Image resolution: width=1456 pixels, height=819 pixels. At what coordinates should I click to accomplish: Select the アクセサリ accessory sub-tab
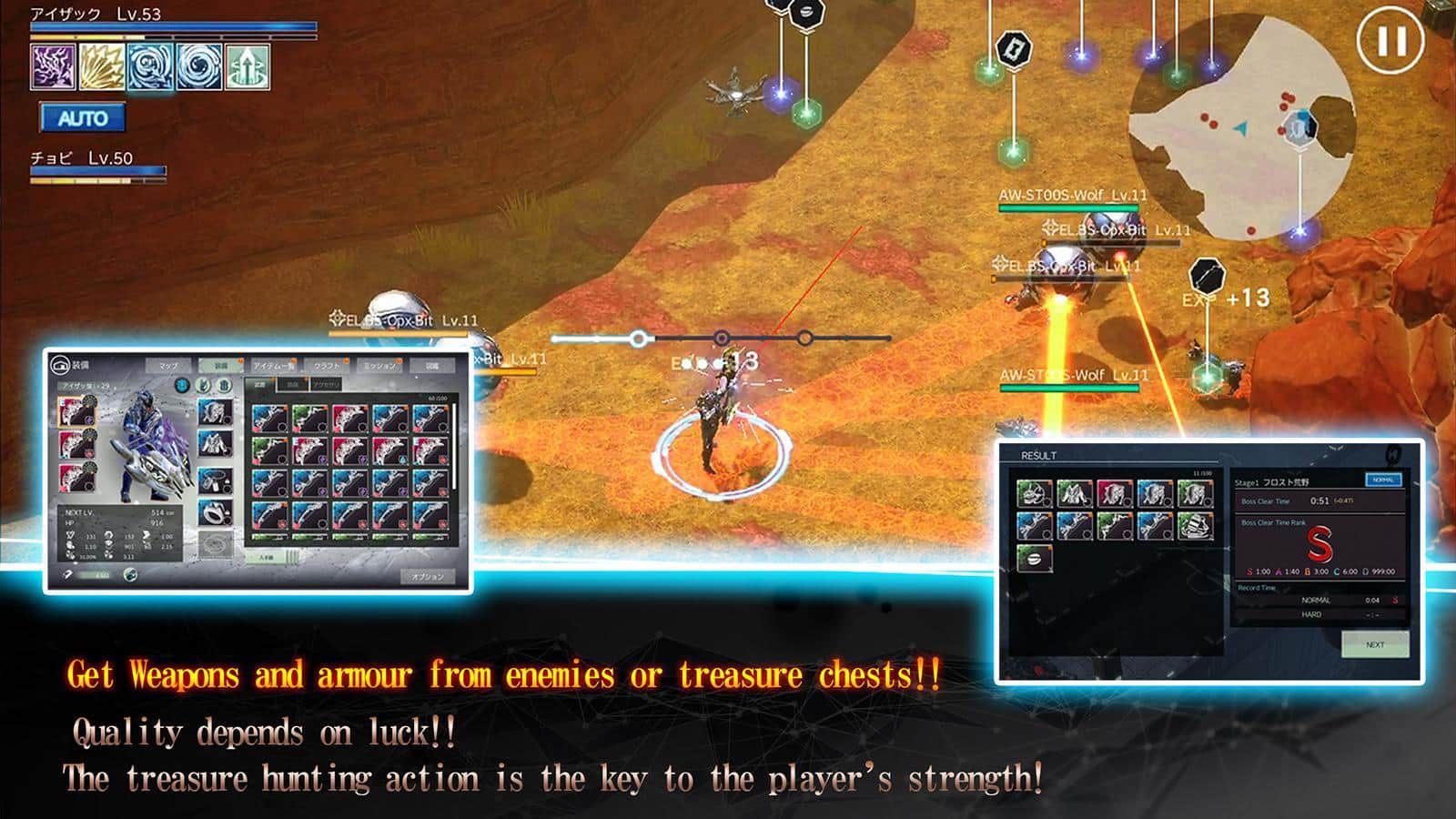[325, 385]
